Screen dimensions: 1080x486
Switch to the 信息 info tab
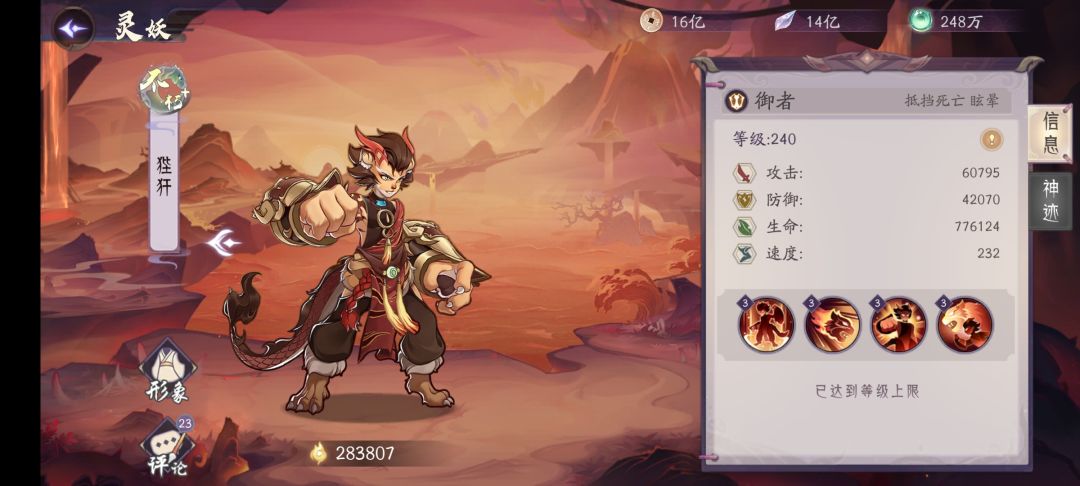pyautogui.click(x=1050, y=134)
